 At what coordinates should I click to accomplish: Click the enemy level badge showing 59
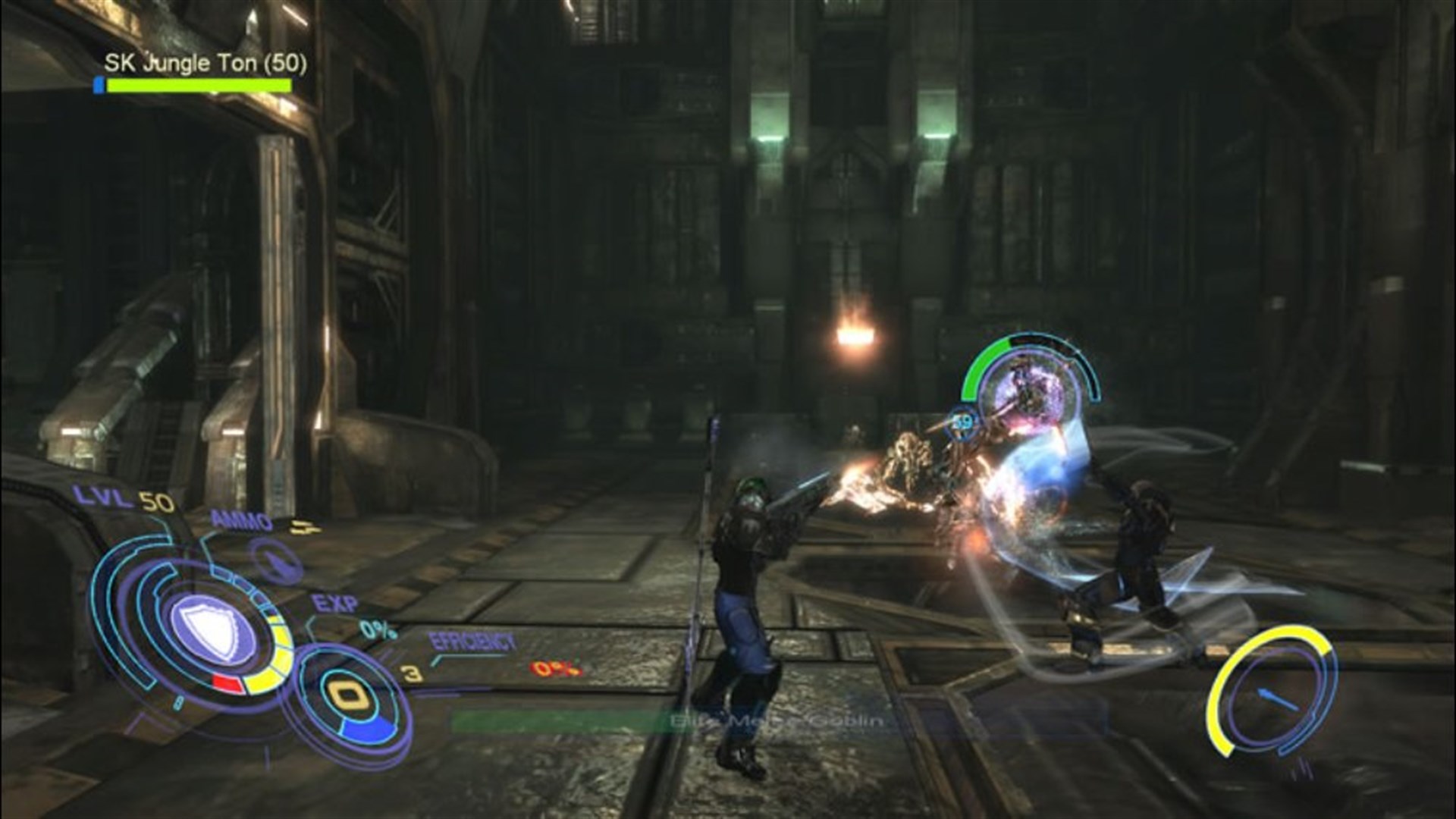[x=963, y=421]
